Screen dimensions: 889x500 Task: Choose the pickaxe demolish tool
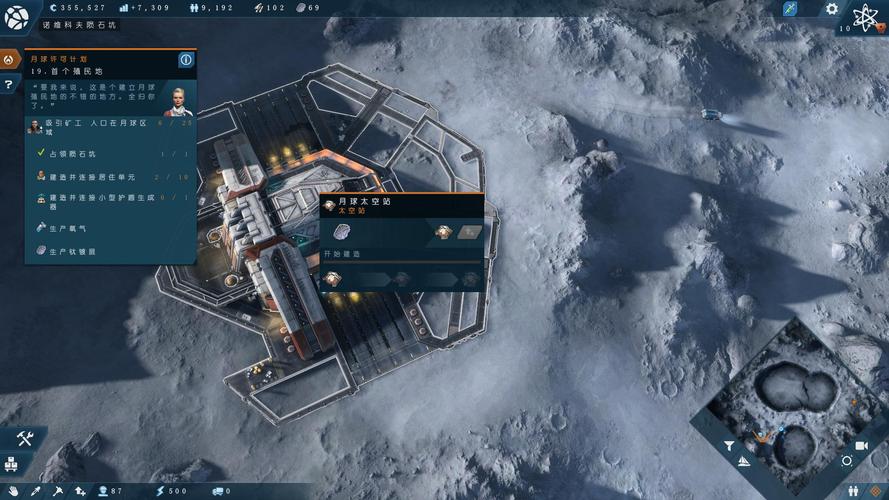click(58, 491)
